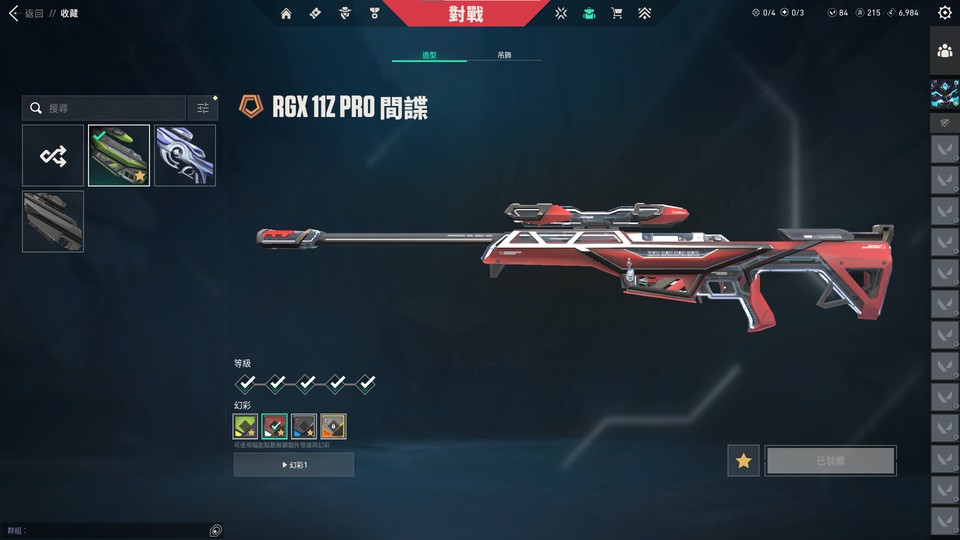Viewport: 960px width, 540px height.
Task: Open the social friends panel icon
Action: [x=945, y=51]
